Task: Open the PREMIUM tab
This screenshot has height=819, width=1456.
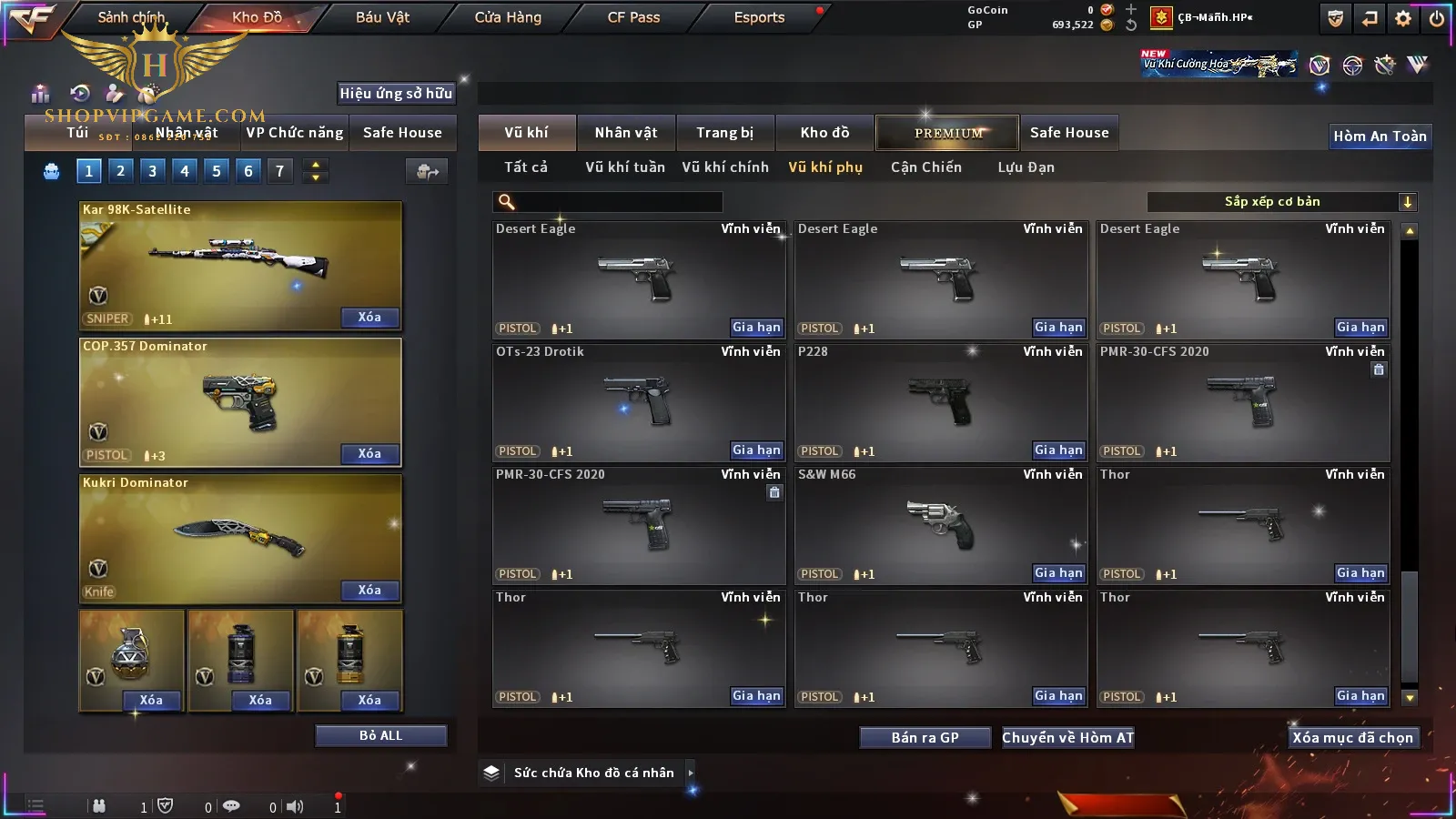Action: tap(947, 133)
